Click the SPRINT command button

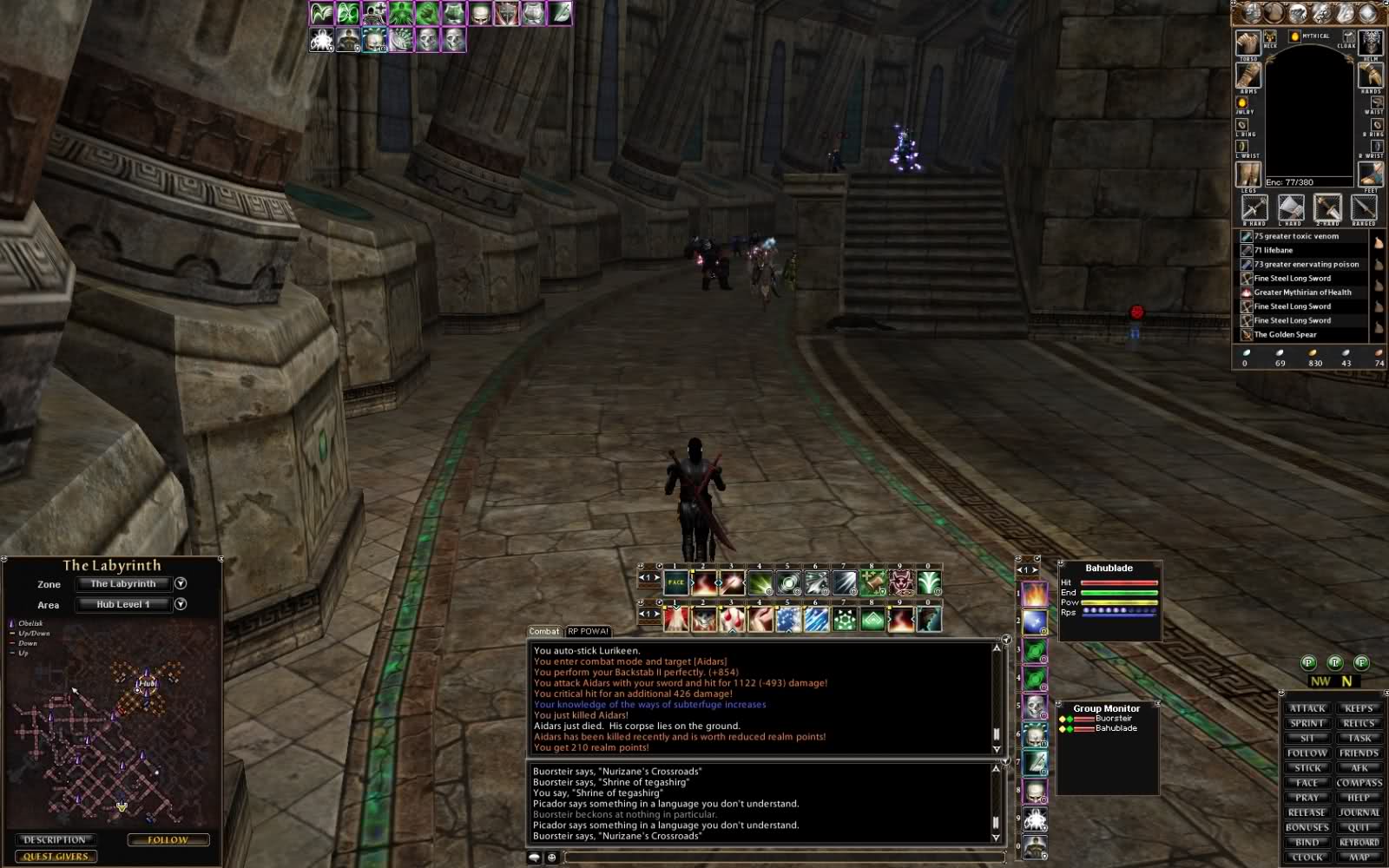tap(1307, 723)
